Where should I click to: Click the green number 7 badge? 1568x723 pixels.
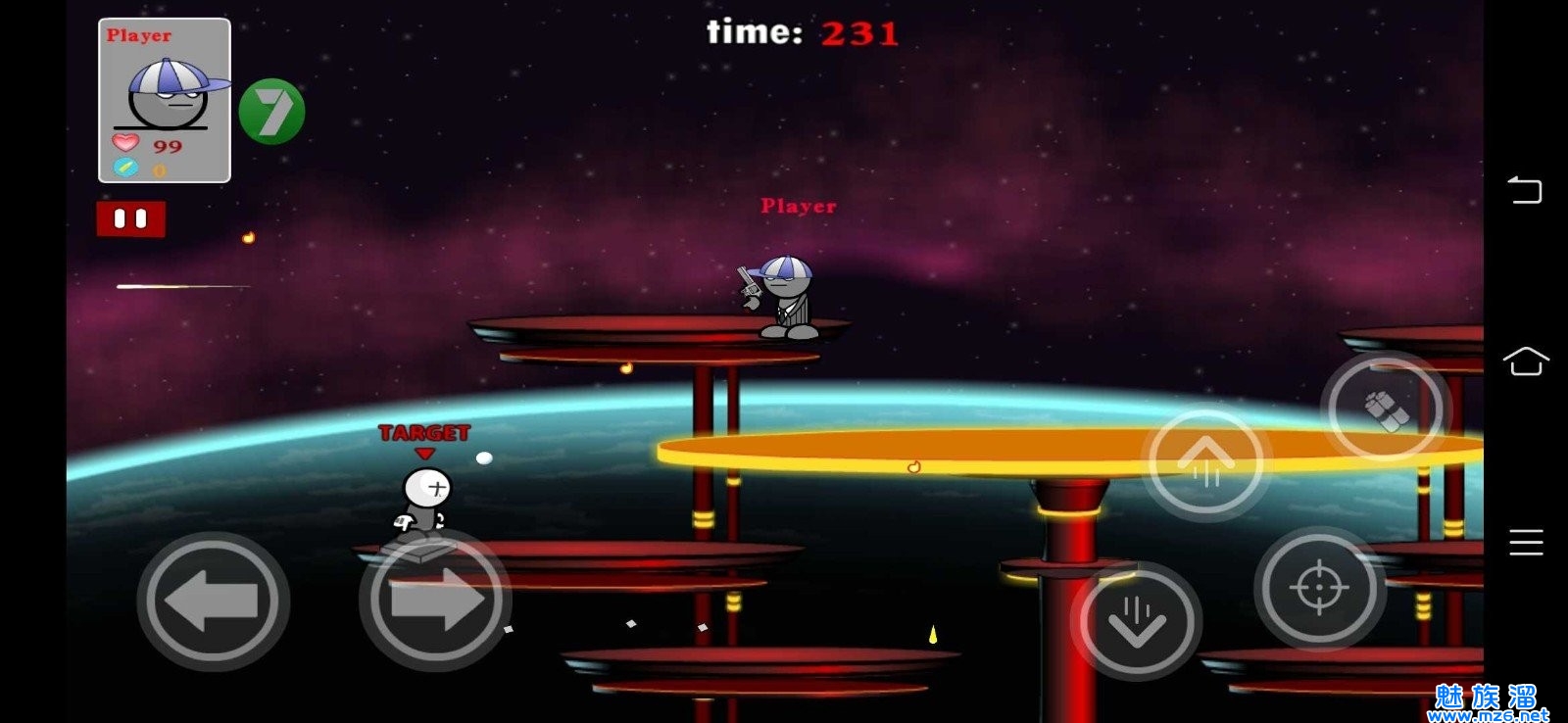[x=271, y=112]
